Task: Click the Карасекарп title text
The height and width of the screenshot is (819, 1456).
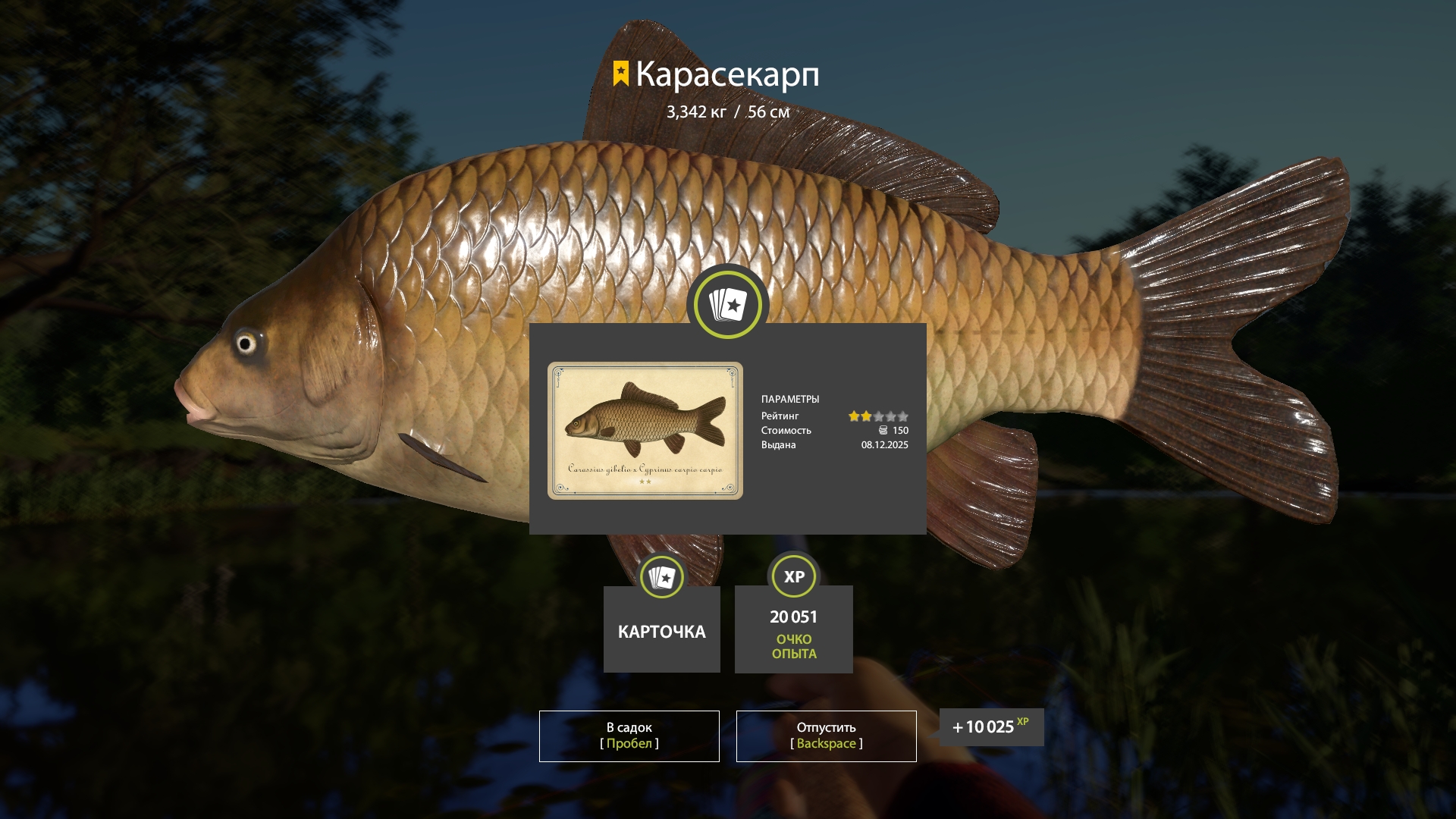Action: 729,74
